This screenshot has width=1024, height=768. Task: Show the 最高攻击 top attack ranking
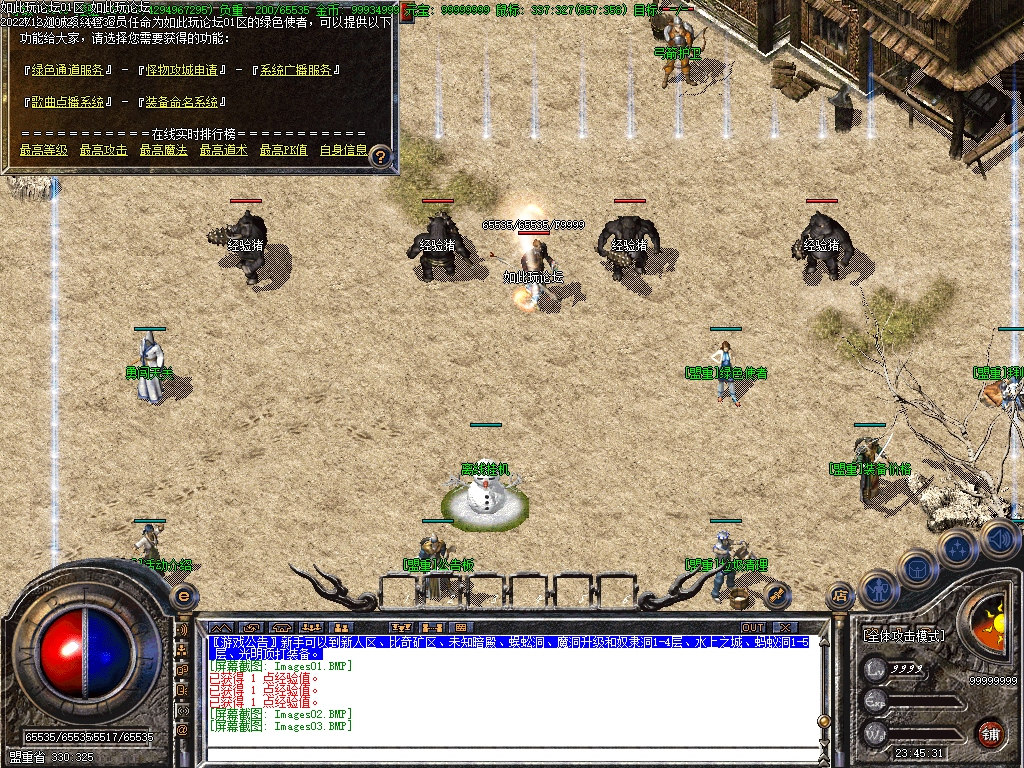(x=104, y=150)
